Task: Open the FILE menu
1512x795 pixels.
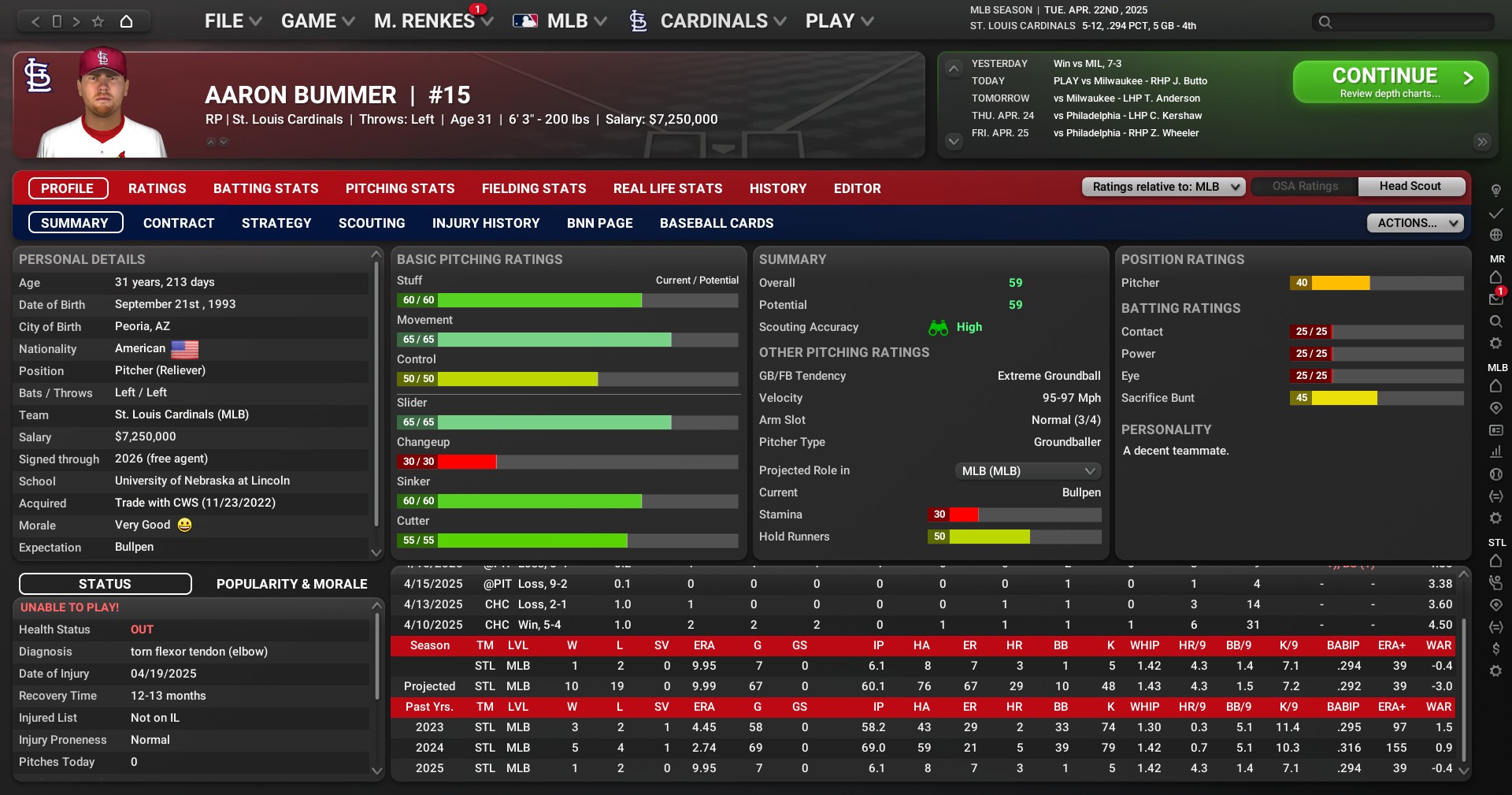Action: [x=232, y=21]
